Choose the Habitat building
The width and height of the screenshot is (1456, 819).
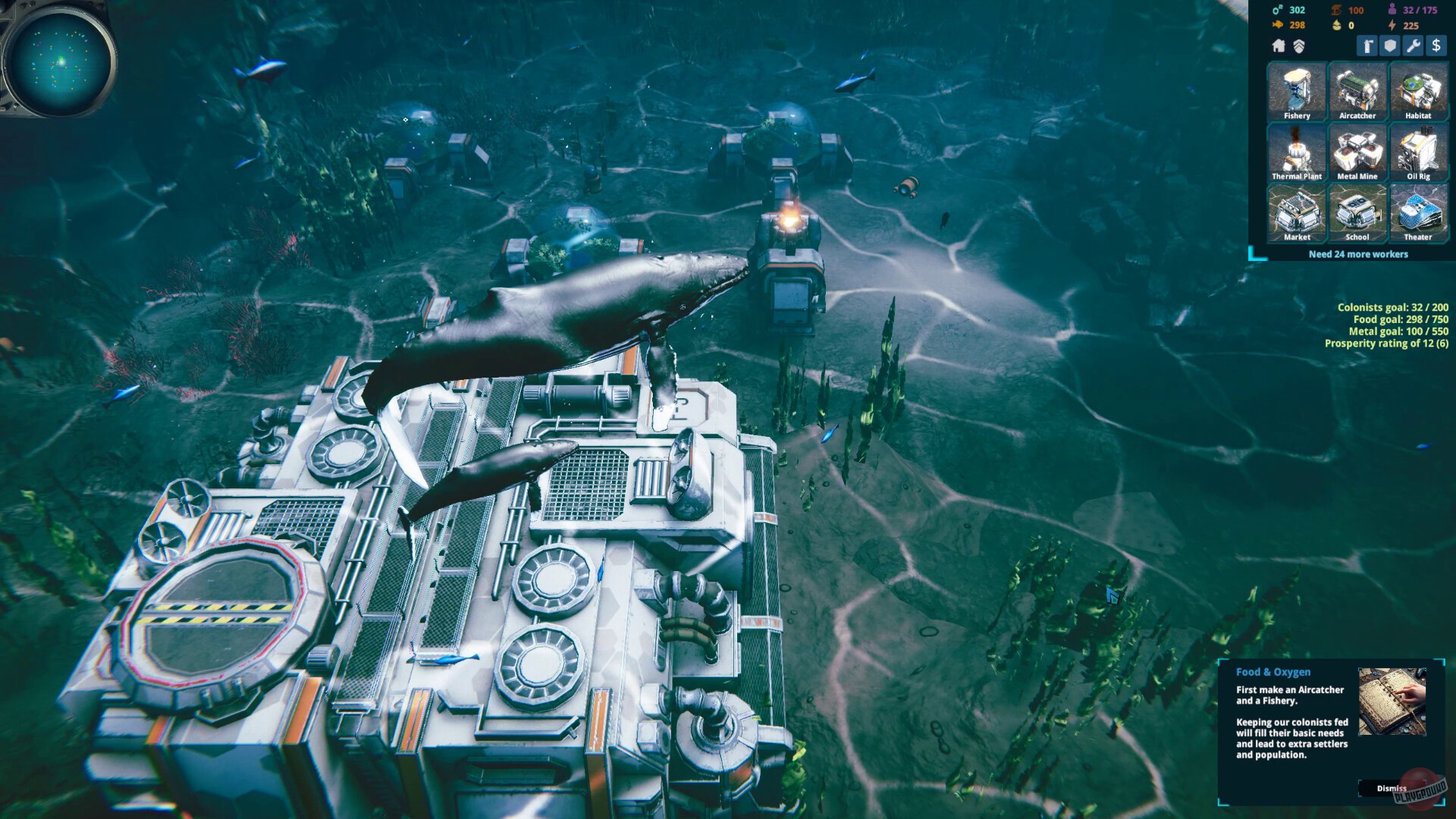1419,93
